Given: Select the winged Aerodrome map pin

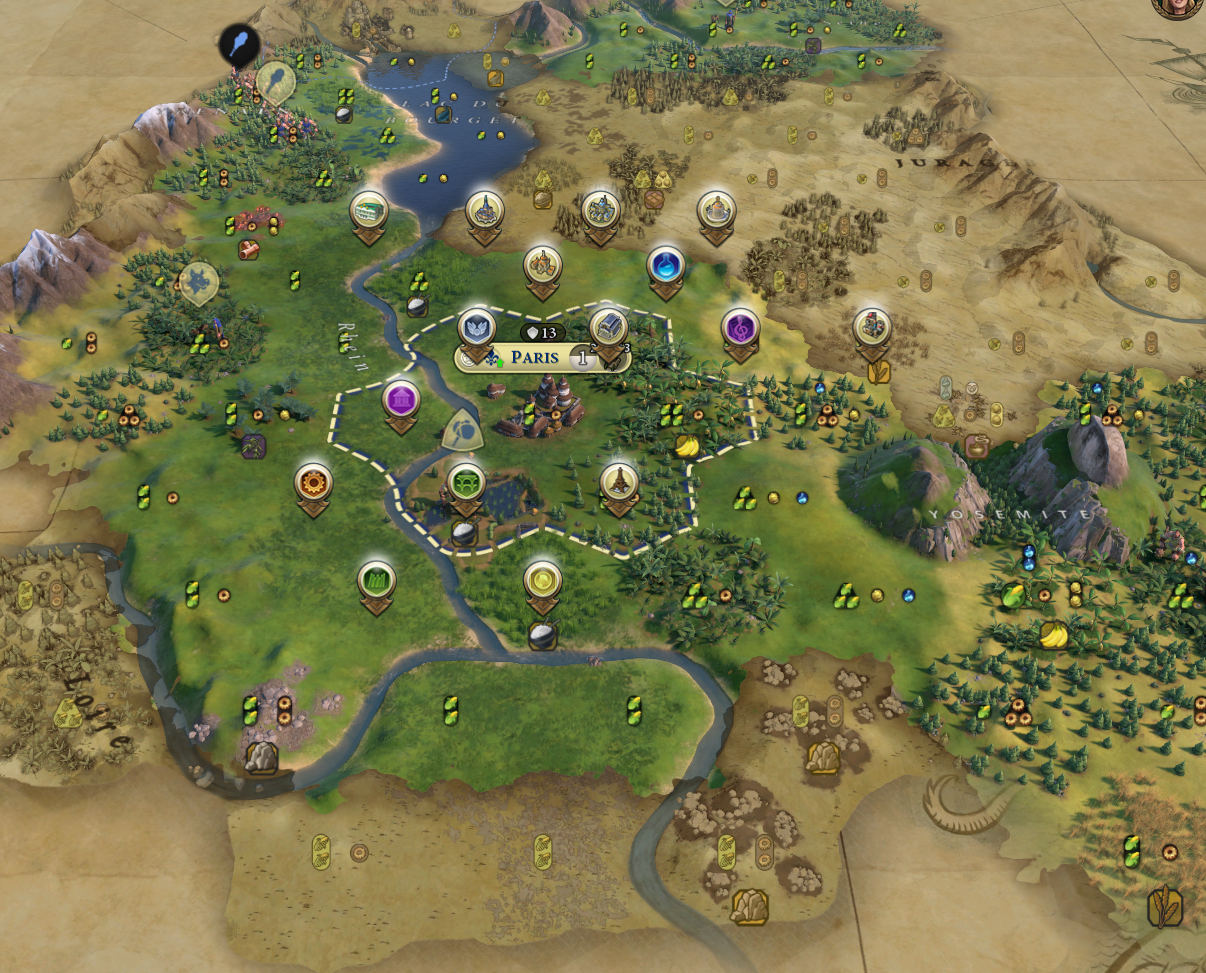Looking at the screenshot, I should coord(477,327).
